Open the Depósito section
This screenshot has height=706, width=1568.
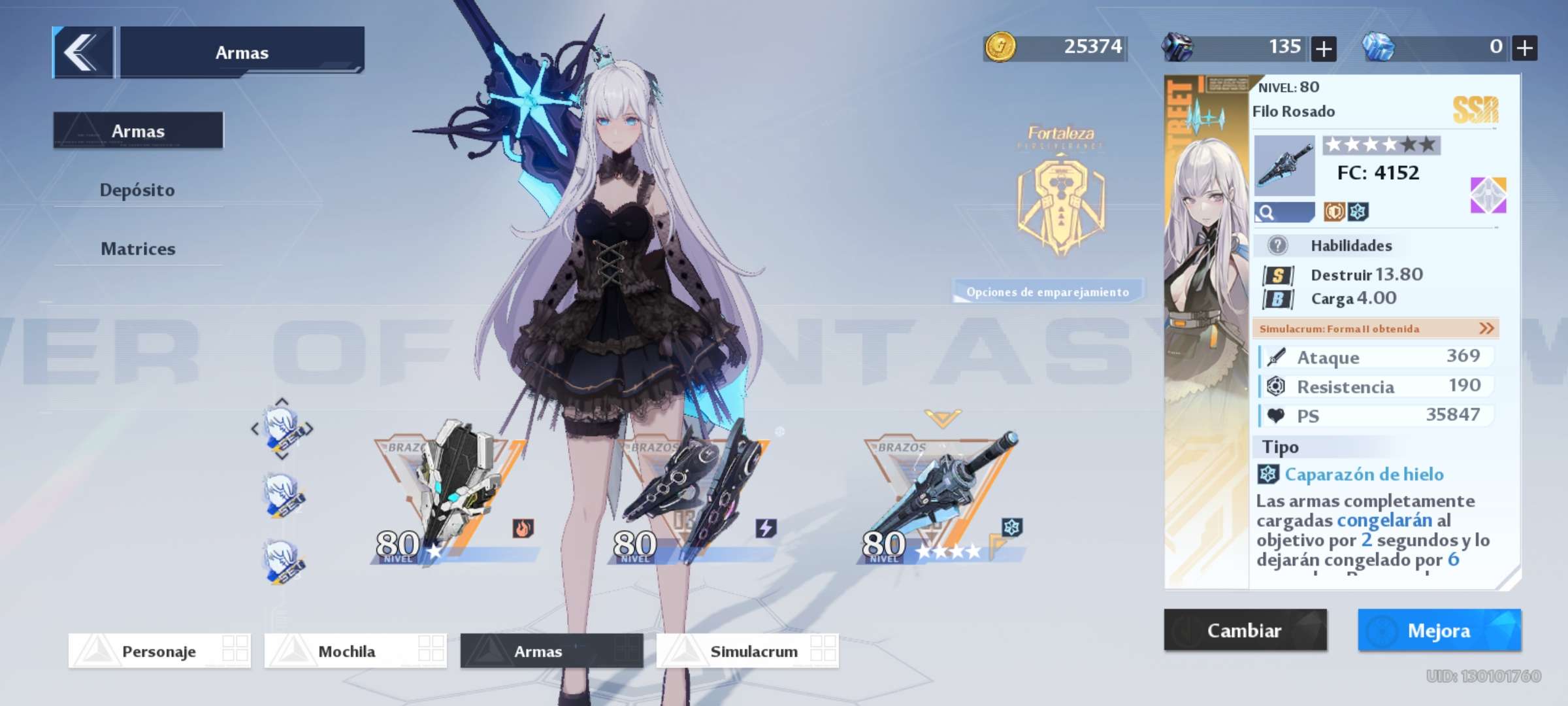pos(137,190)
